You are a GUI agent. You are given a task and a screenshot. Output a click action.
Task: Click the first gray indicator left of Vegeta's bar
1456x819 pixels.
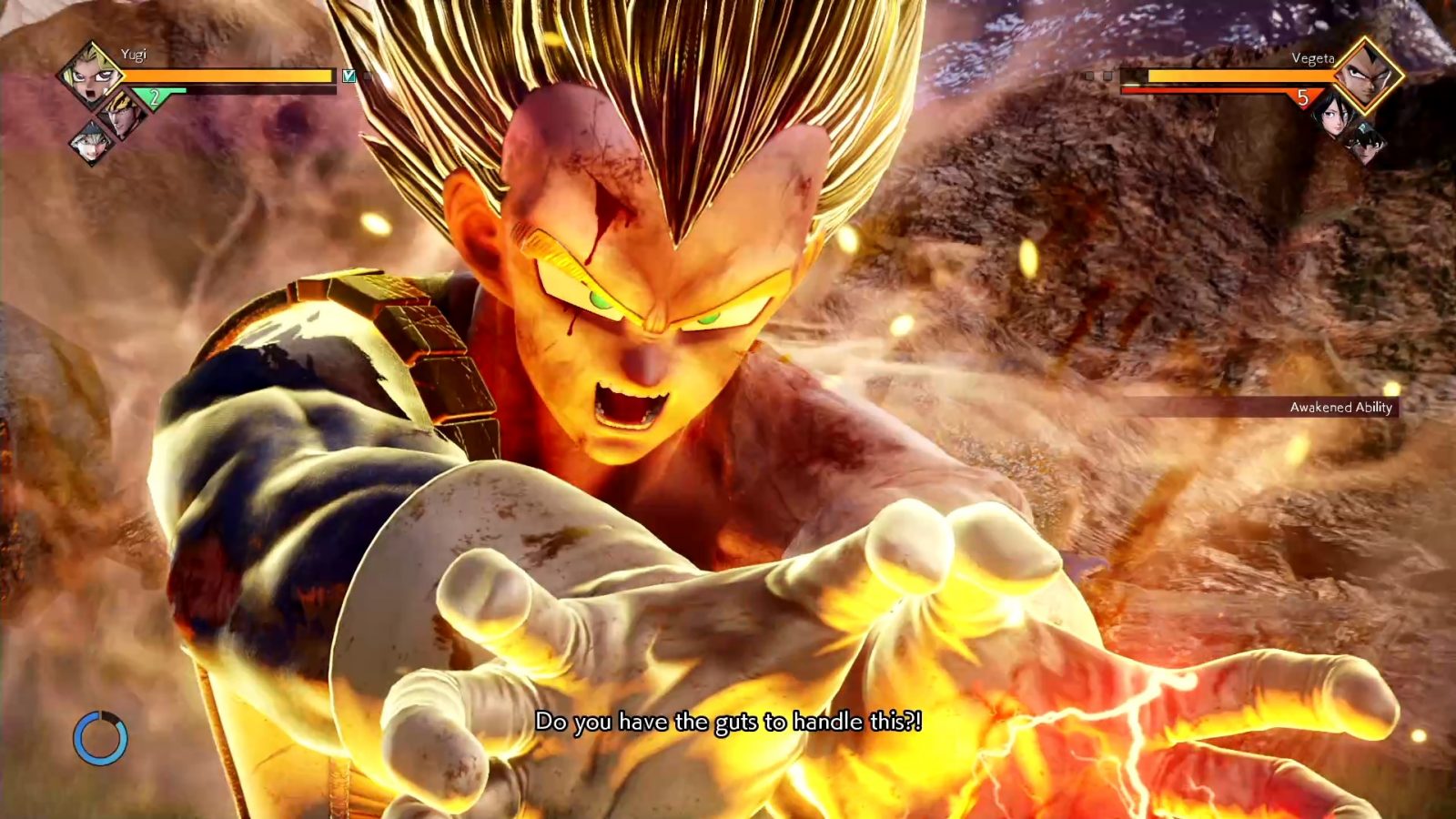coord(1089,76)
